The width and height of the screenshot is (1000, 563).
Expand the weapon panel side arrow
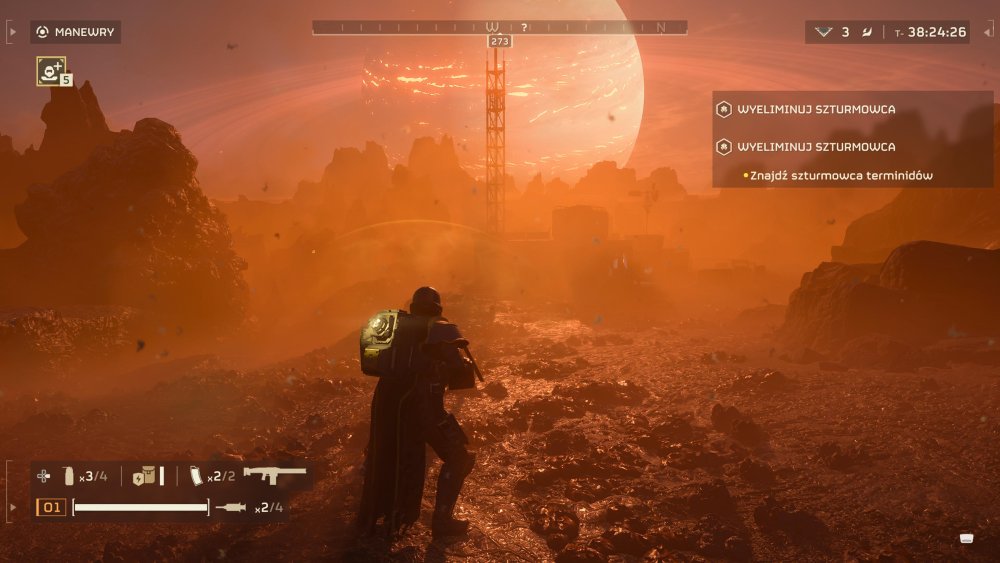[12, 507]
